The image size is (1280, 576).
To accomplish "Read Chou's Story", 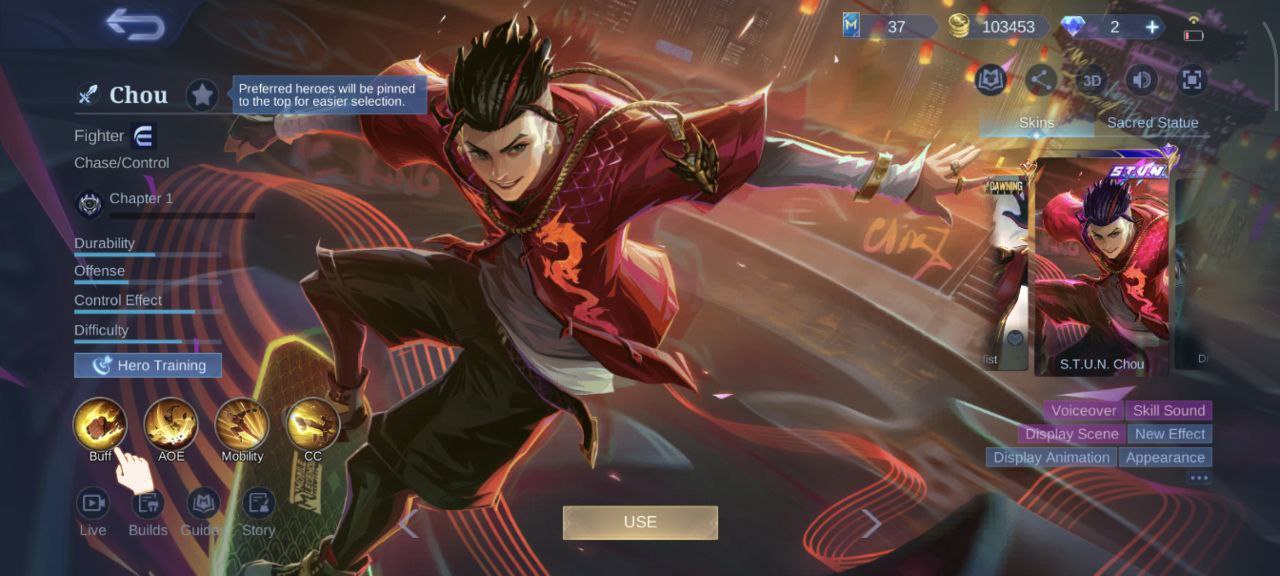I will click(258, 503).
